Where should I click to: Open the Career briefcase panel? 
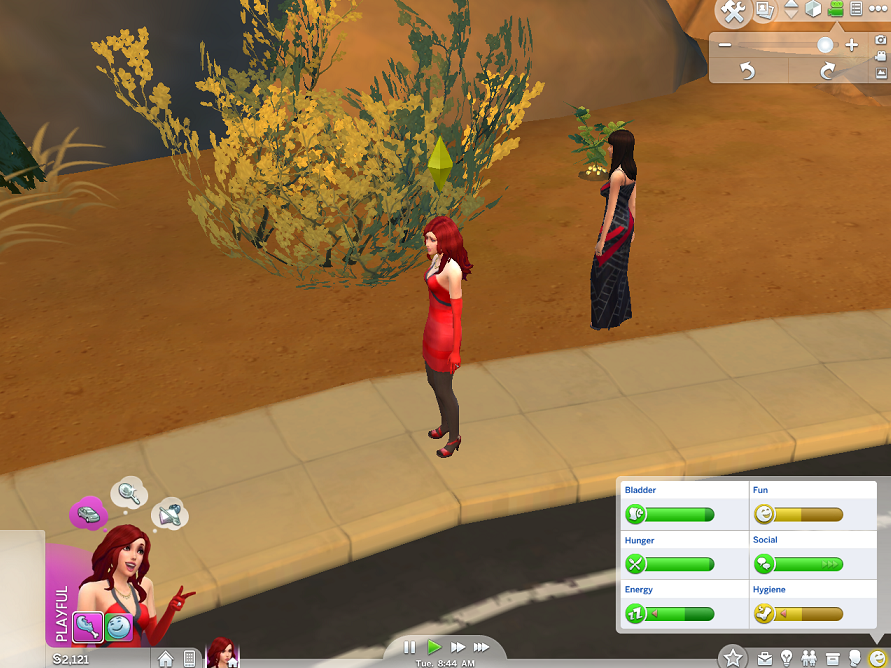point(765,658)
